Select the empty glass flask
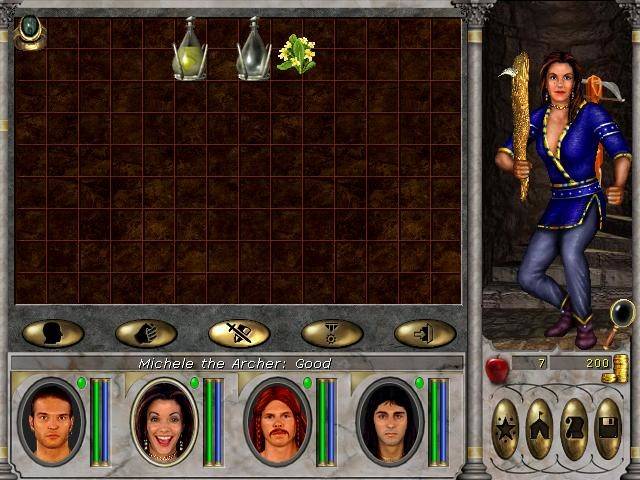This screenshot has width=640, height=480. click(253, 52)
